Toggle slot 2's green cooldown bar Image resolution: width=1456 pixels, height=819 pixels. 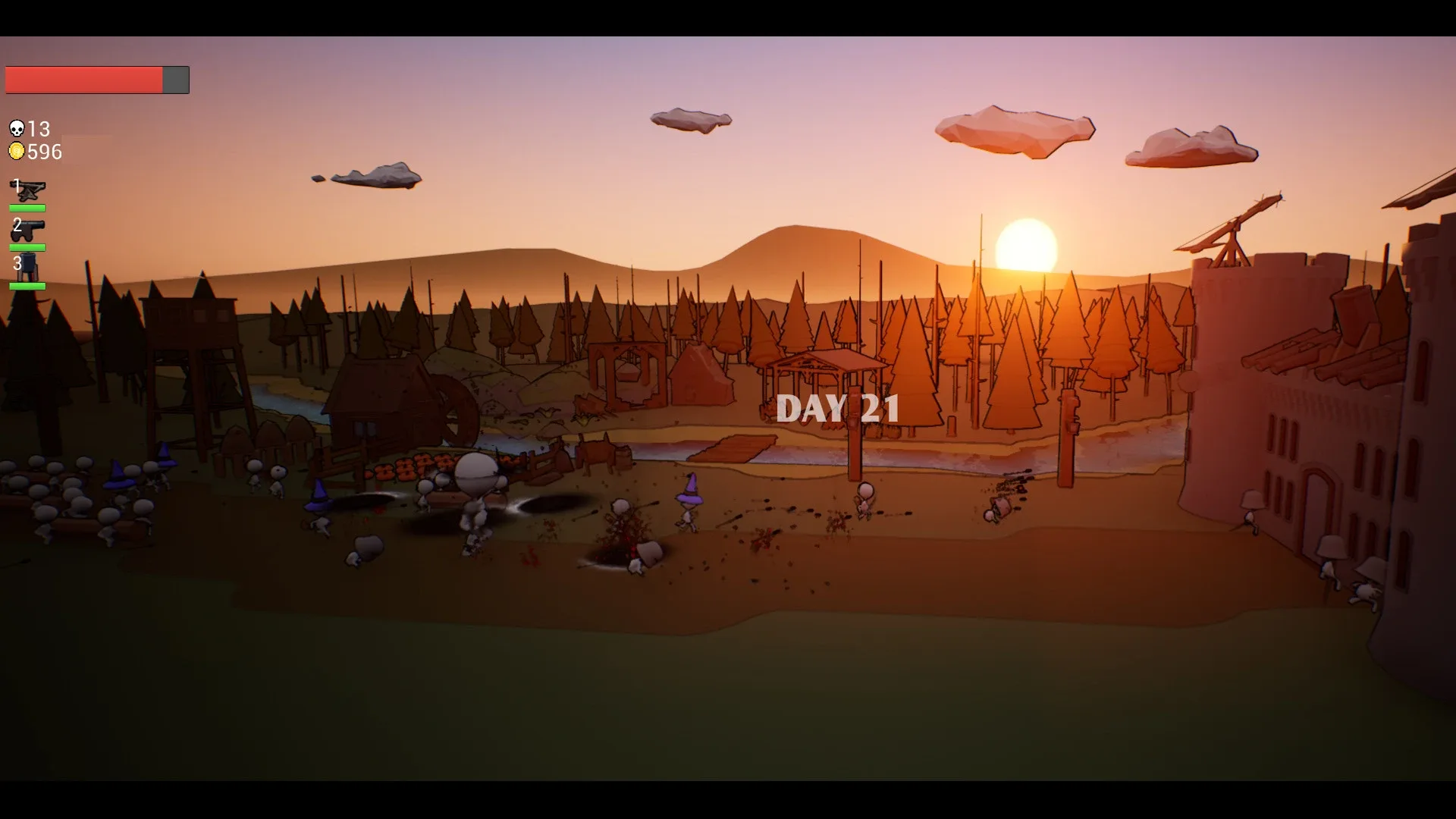click(x=27, y=246)
